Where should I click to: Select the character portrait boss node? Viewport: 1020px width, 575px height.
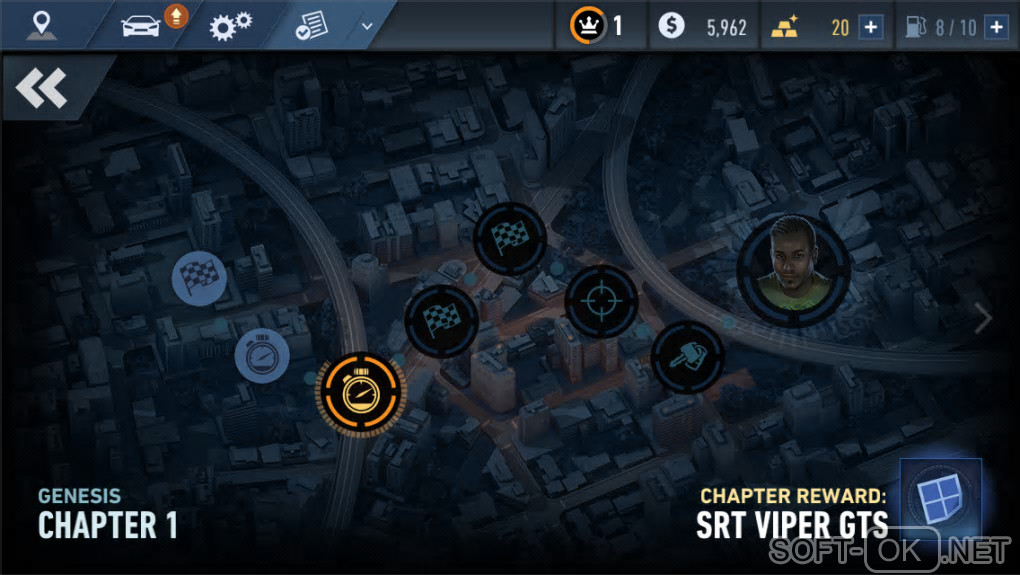[794, 269]
